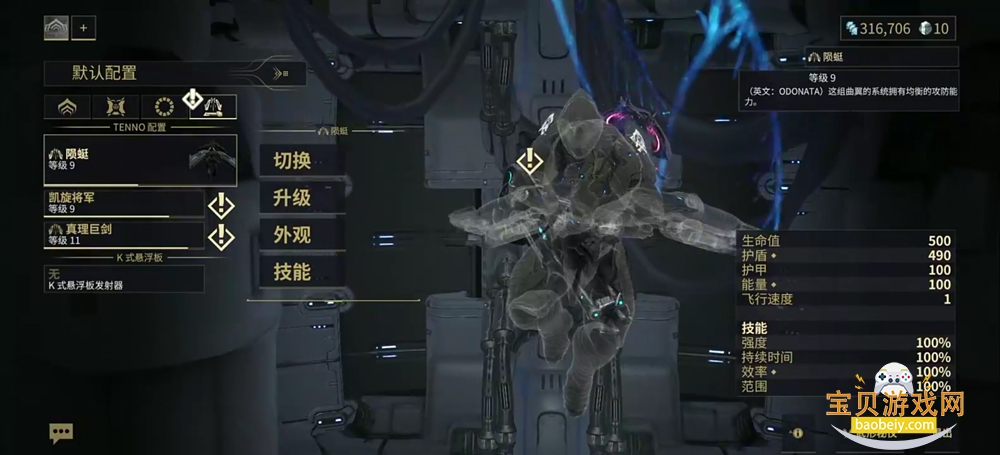Open the credits currency display

click(x=879, y=28)
